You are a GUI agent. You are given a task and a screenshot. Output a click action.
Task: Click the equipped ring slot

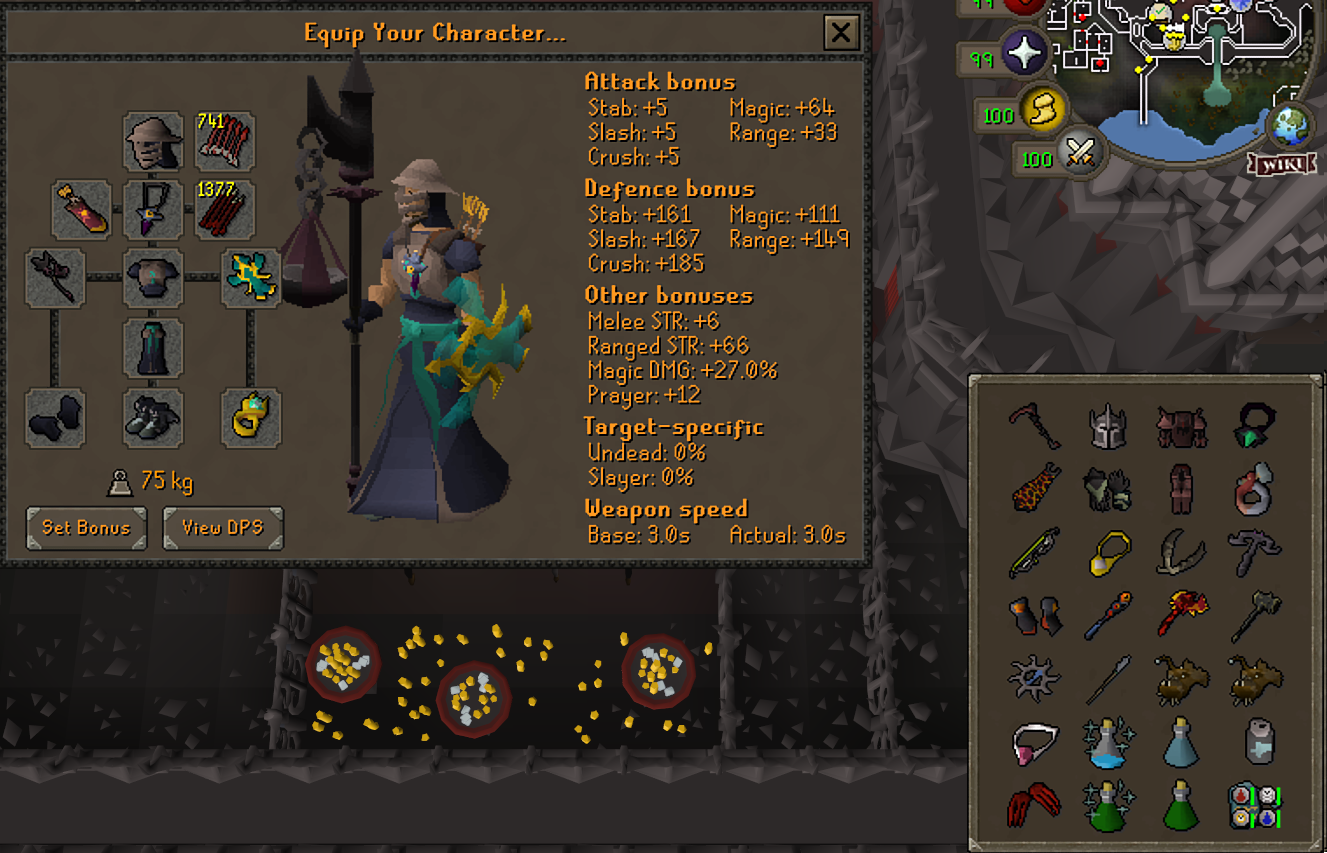[x=251, y=418]
